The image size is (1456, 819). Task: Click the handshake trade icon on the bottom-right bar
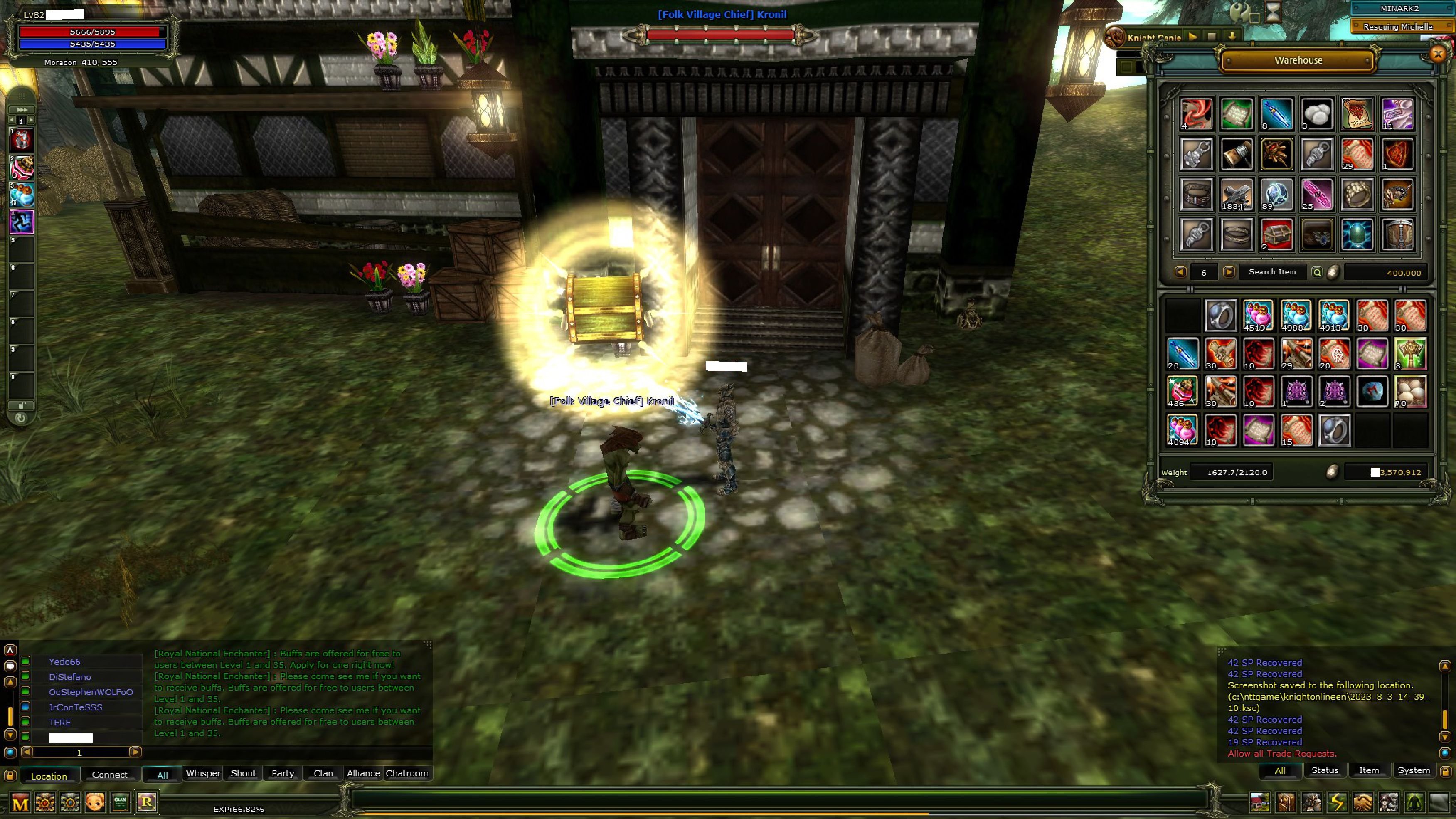tap(1363, 803)
